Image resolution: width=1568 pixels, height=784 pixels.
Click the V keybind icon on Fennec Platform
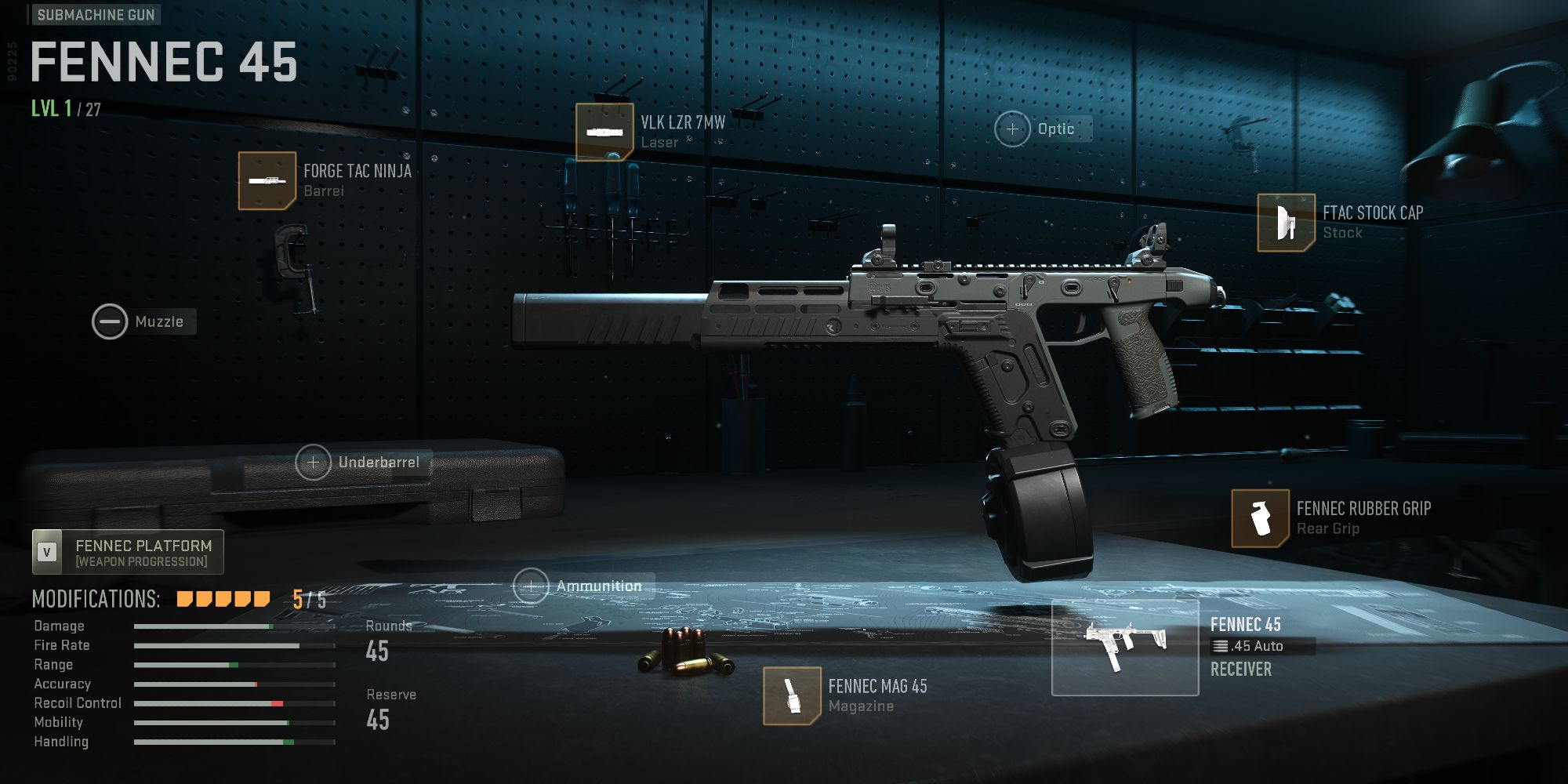[x=48, y=551]
